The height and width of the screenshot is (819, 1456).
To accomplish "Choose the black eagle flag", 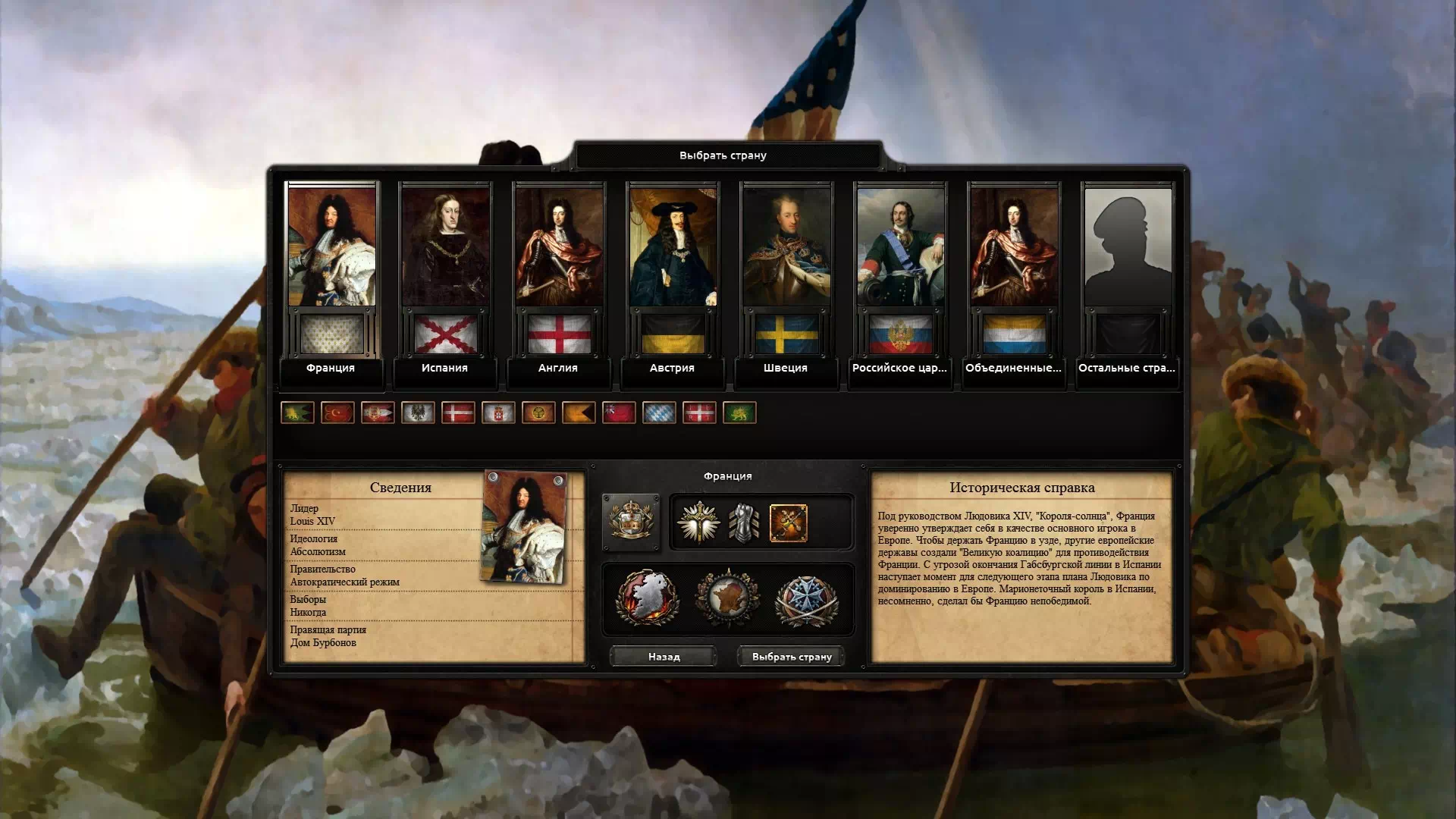I will (418, 413).
